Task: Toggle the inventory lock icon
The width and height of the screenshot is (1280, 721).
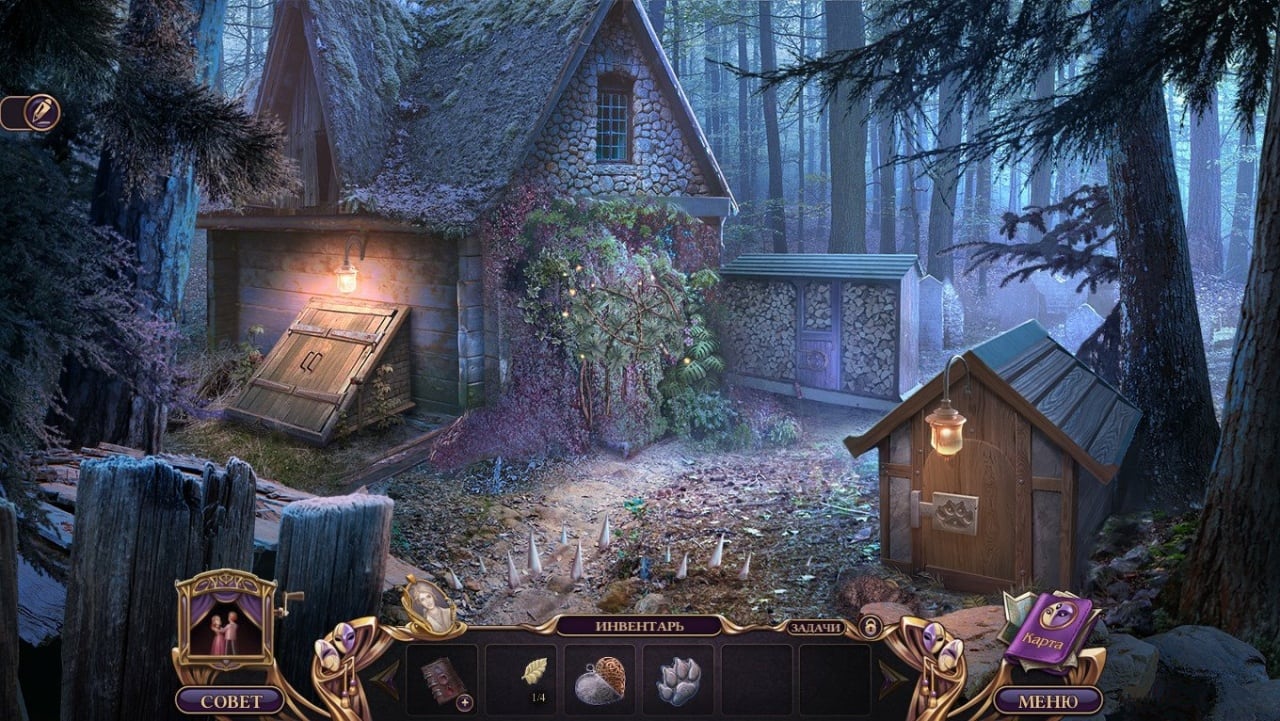Action: click(x=870, y=626)
